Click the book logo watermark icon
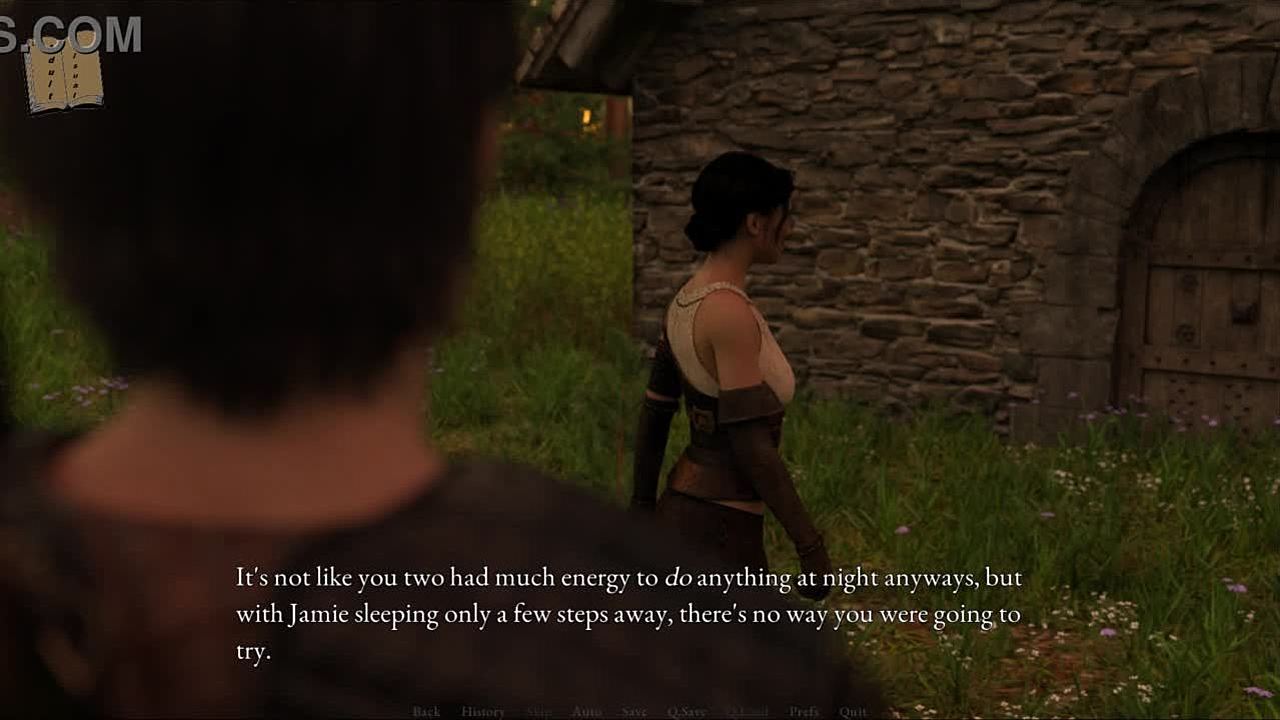The height and width of the screenshot is (720, 1280). (64, 75)
